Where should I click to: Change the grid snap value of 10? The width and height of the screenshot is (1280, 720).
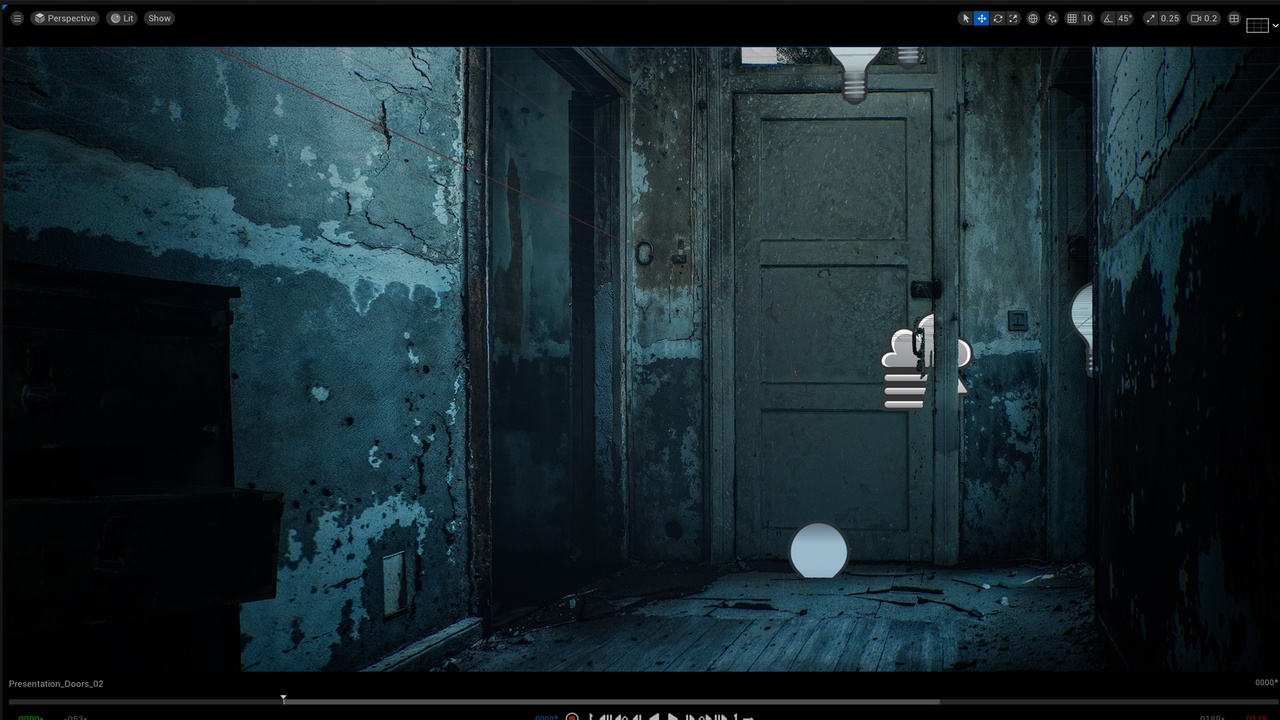click(x=1087, y=18)
